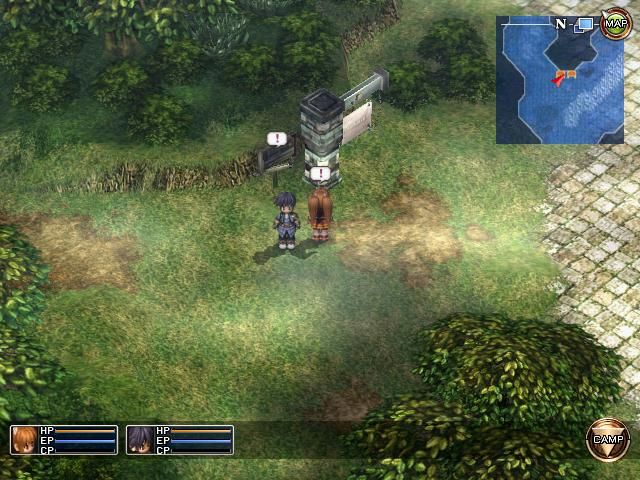Select the orange-haired character portrait

coord(24,440)
